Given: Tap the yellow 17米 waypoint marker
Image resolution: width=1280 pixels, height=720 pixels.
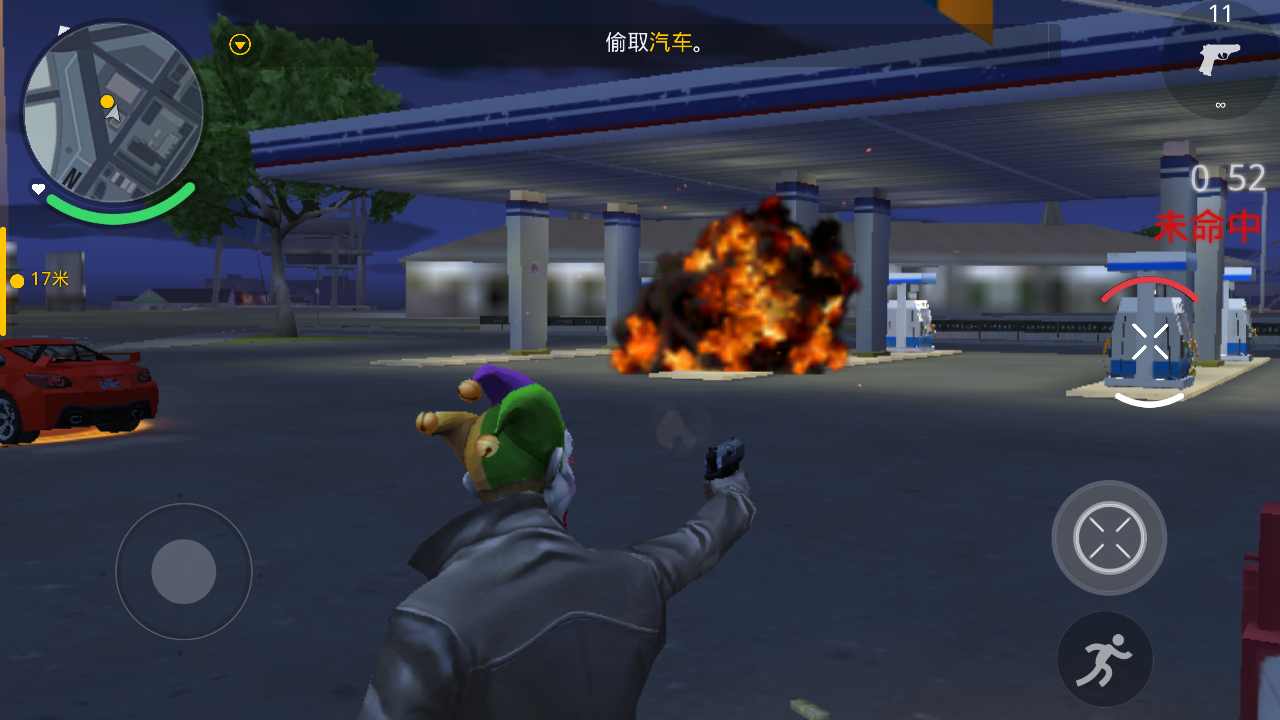Looking at the screenshot, I should [42, 280].
